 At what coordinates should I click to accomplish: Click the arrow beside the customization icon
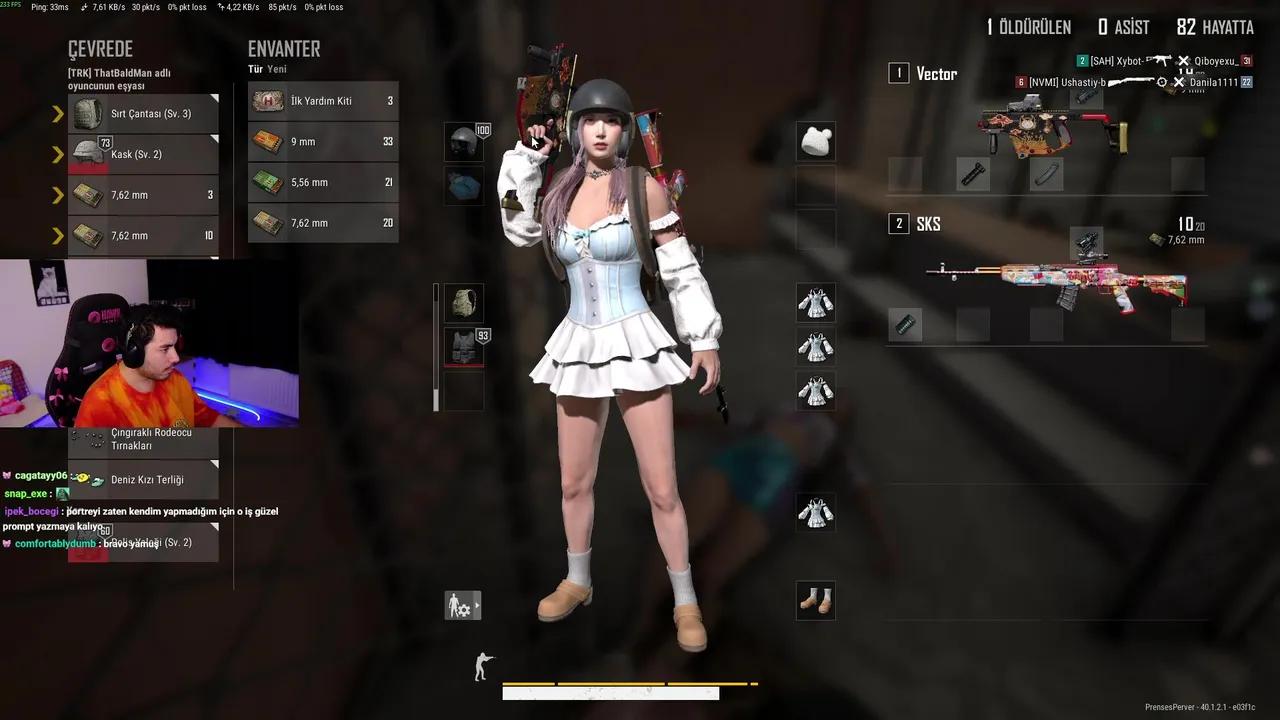478,604
